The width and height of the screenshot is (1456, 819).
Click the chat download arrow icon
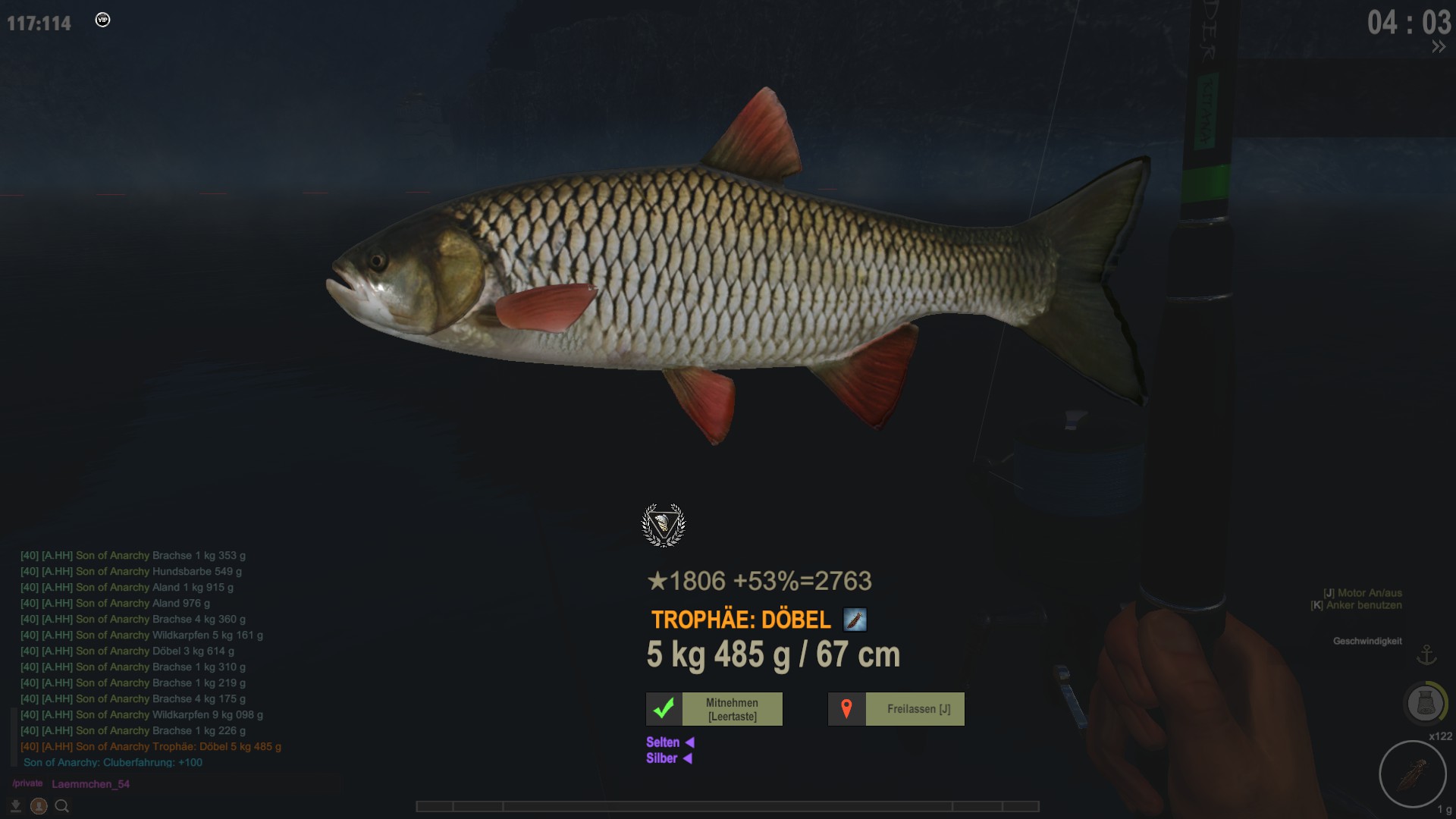pyautogui.click(x=15, y=806)
